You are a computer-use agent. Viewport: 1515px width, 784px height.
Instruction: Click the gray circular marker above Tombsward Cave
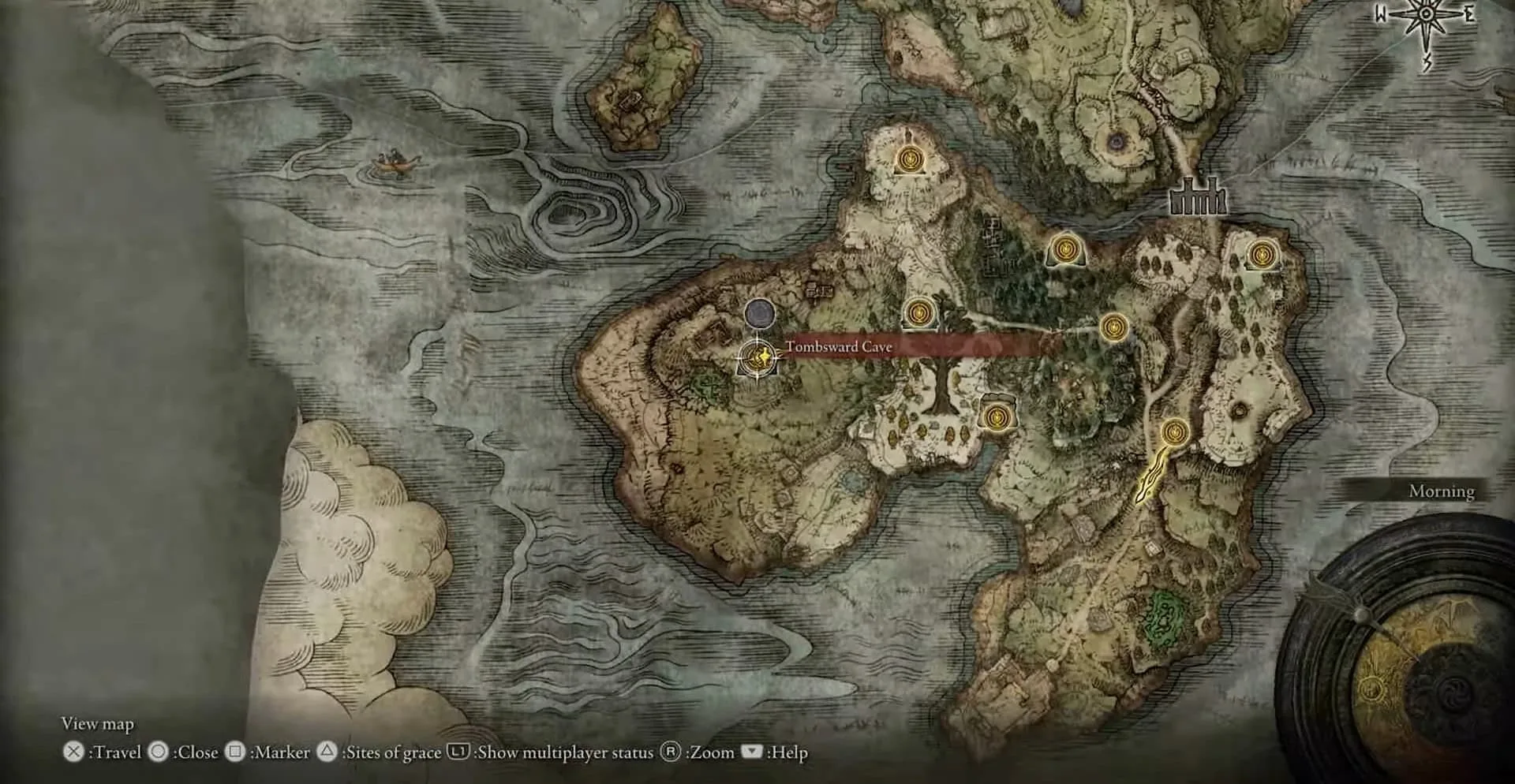pos(760,313)
